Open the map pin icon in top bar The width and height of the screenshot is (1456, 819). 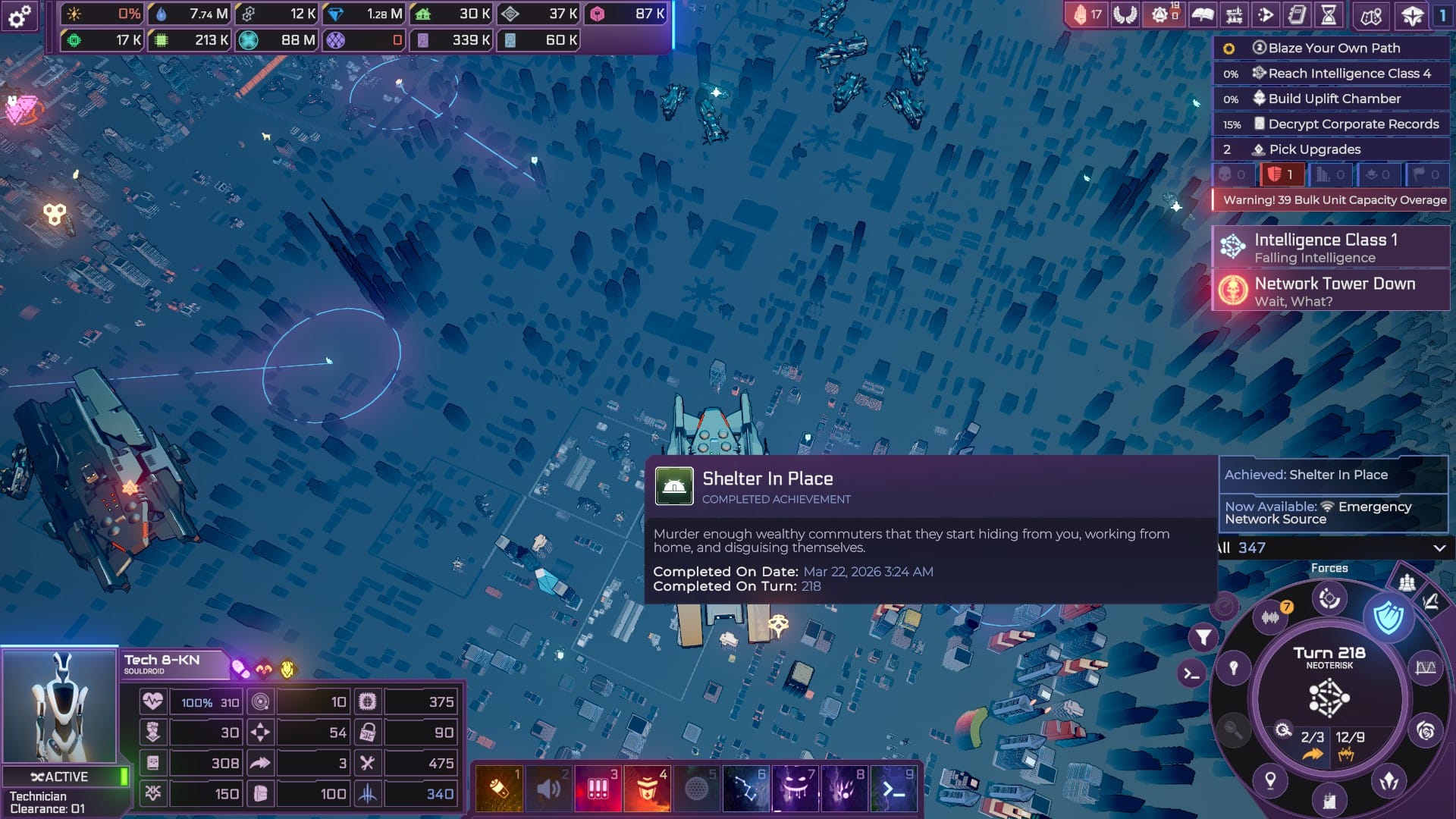(x=1370, y=15)
